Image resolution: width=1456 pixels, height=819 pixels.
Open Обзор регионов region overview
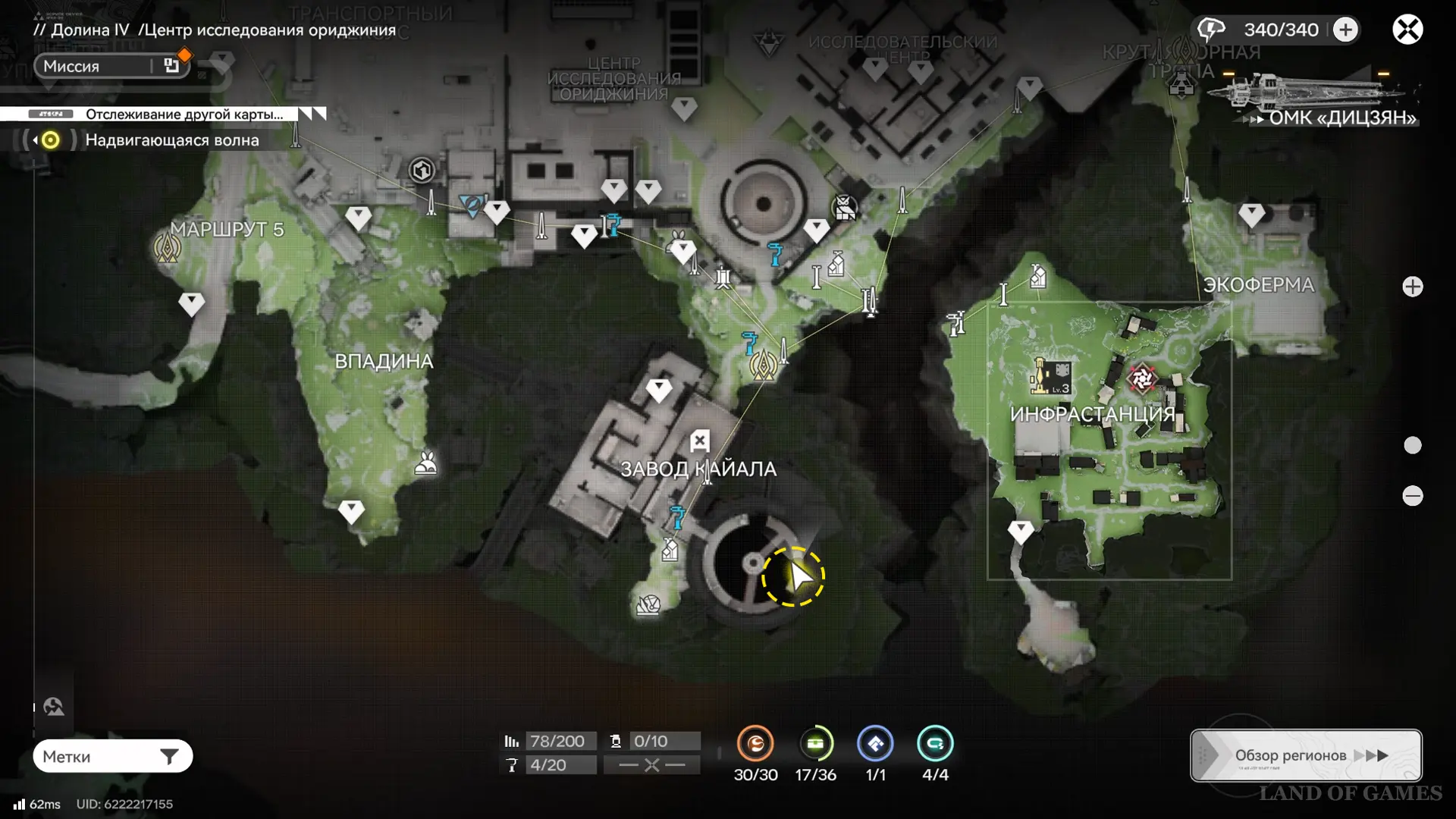click(1306, 755)
